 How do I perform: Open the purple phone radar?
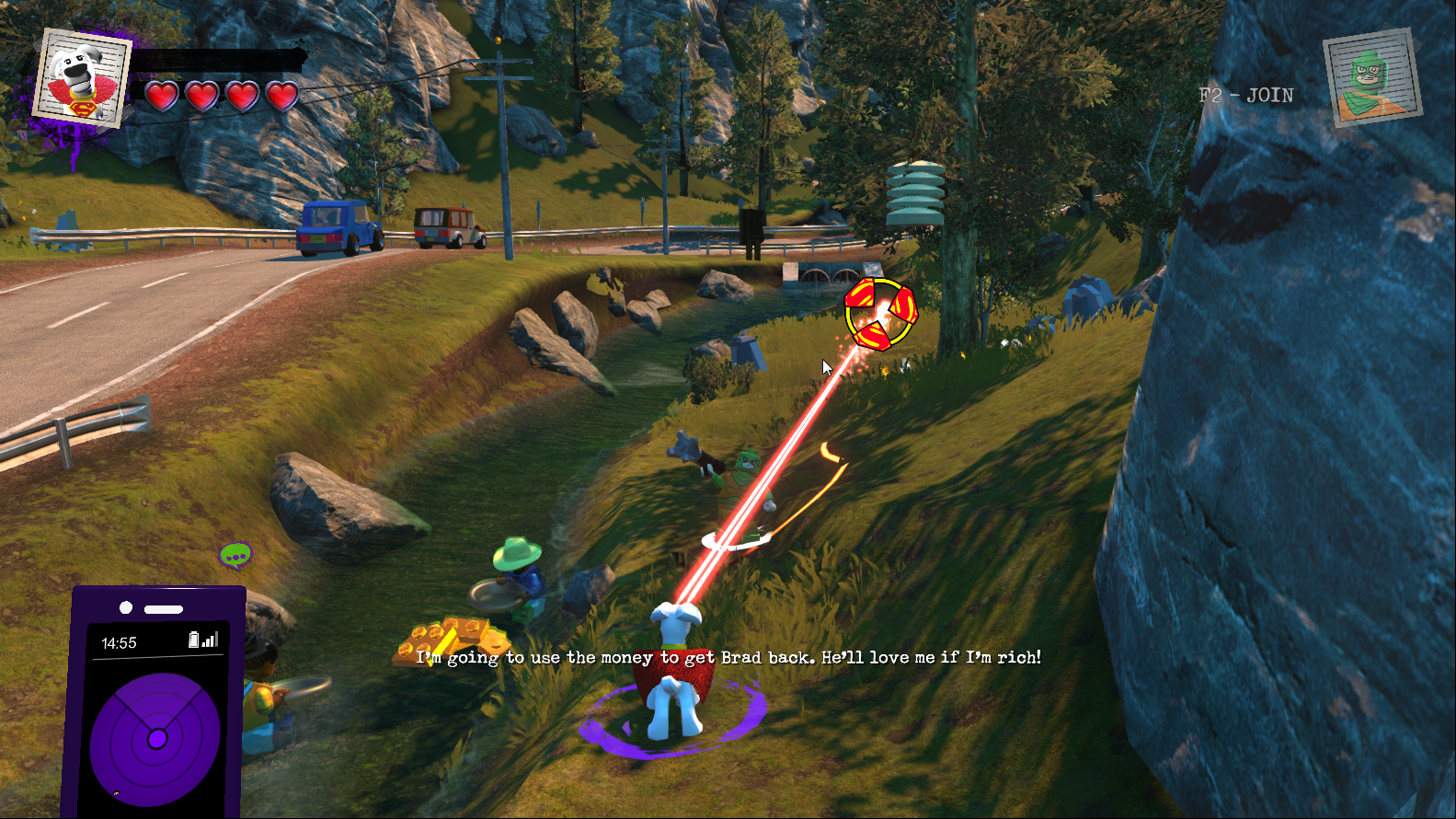(x=155, y=738)
